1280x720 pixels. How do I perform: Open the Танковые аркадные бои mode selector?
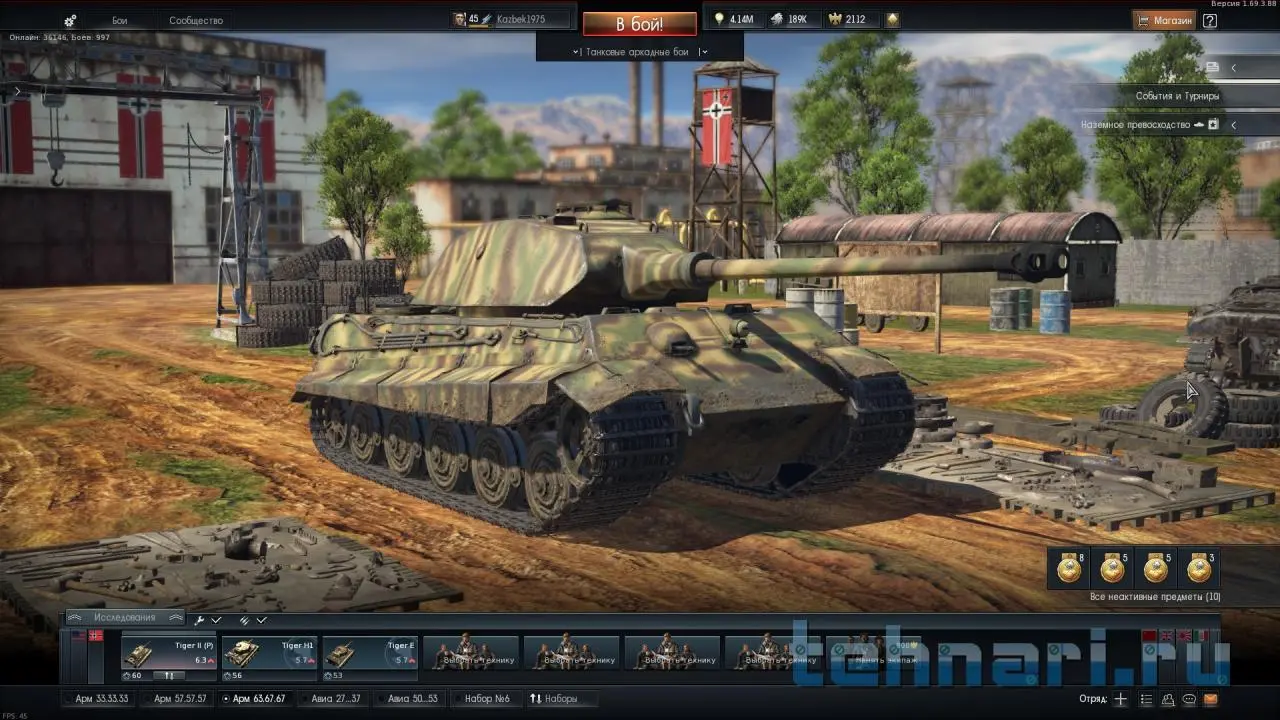point(639,51)
